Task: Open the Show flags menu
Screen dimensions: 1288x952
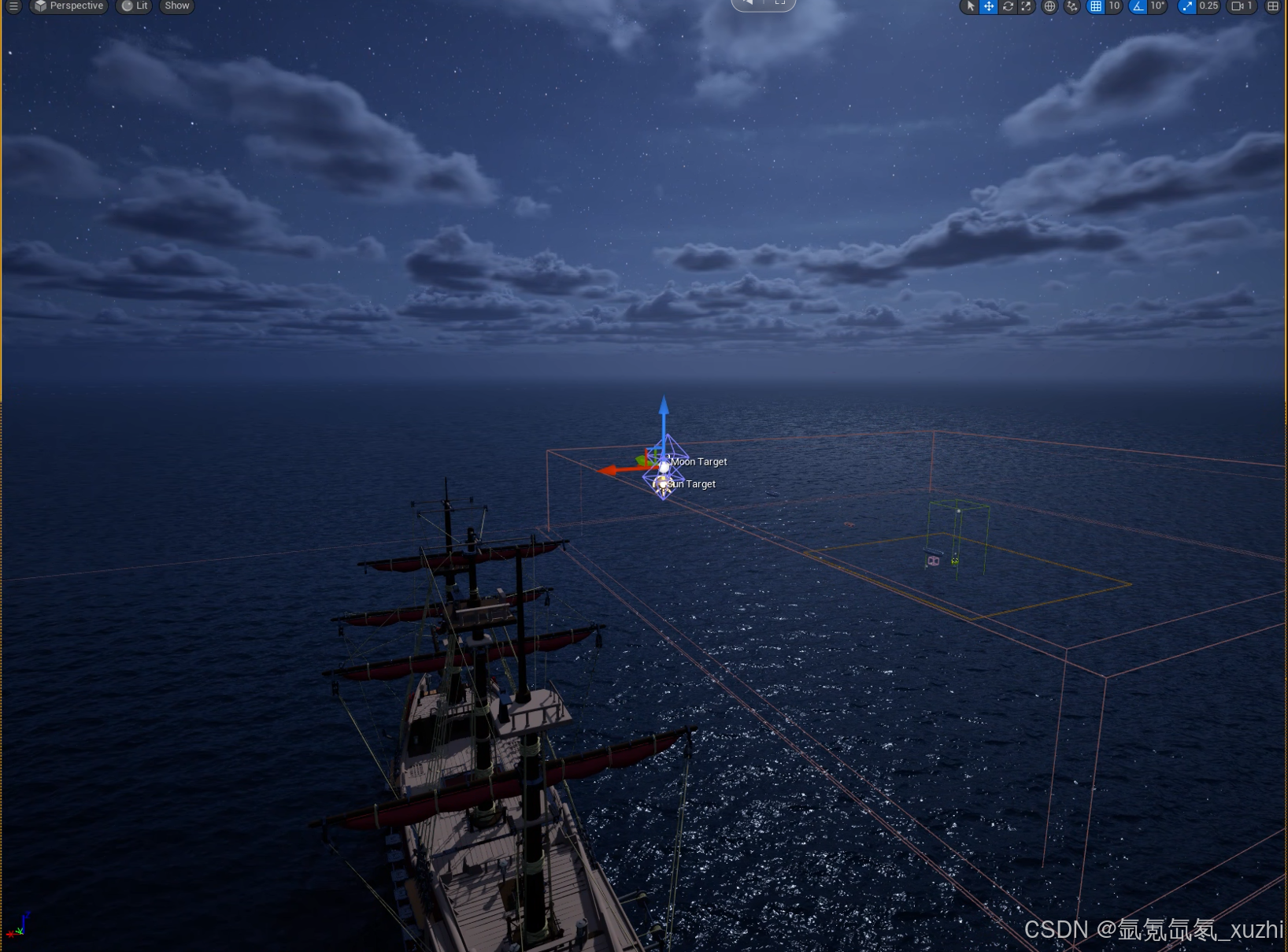Action: [x=177, y=6]
